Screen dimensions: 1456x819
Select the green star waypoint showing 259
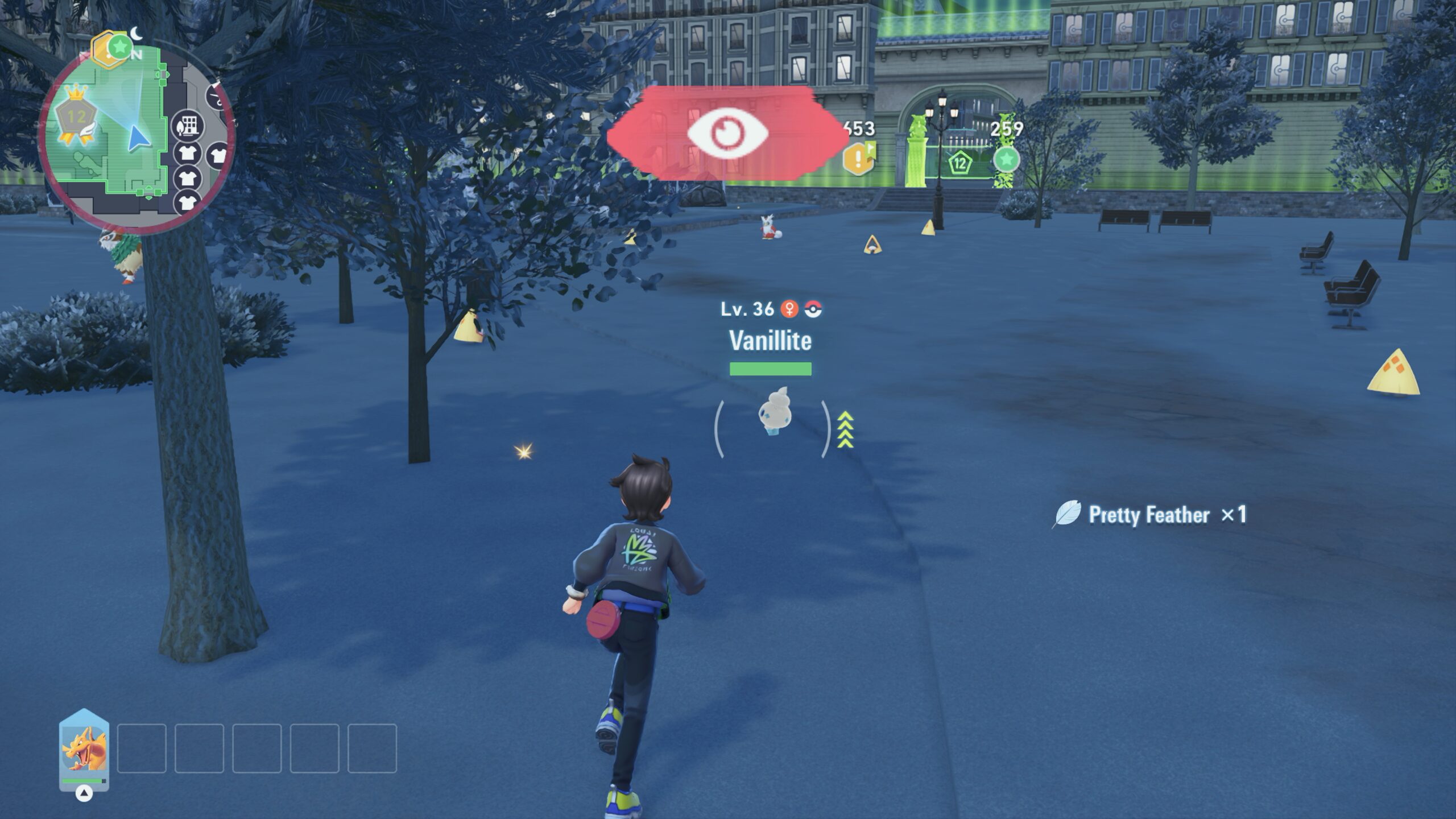(x=1006, y=159)
